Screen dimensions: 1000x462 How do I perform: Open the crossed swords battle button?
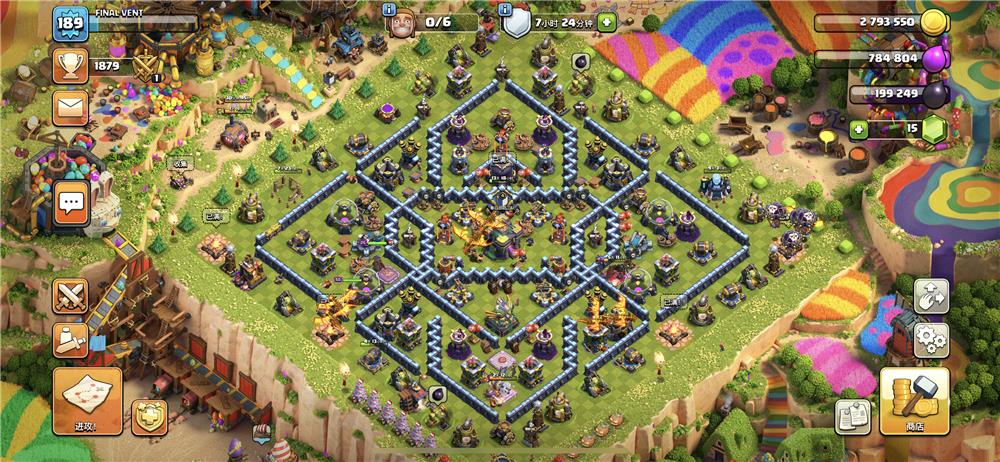click(x=71, y=295)
